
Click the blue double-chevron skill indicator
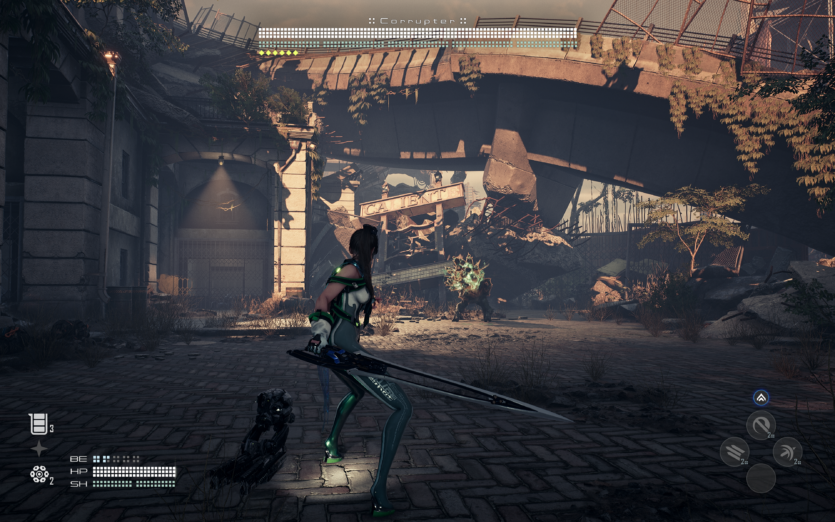pos(761,397)
